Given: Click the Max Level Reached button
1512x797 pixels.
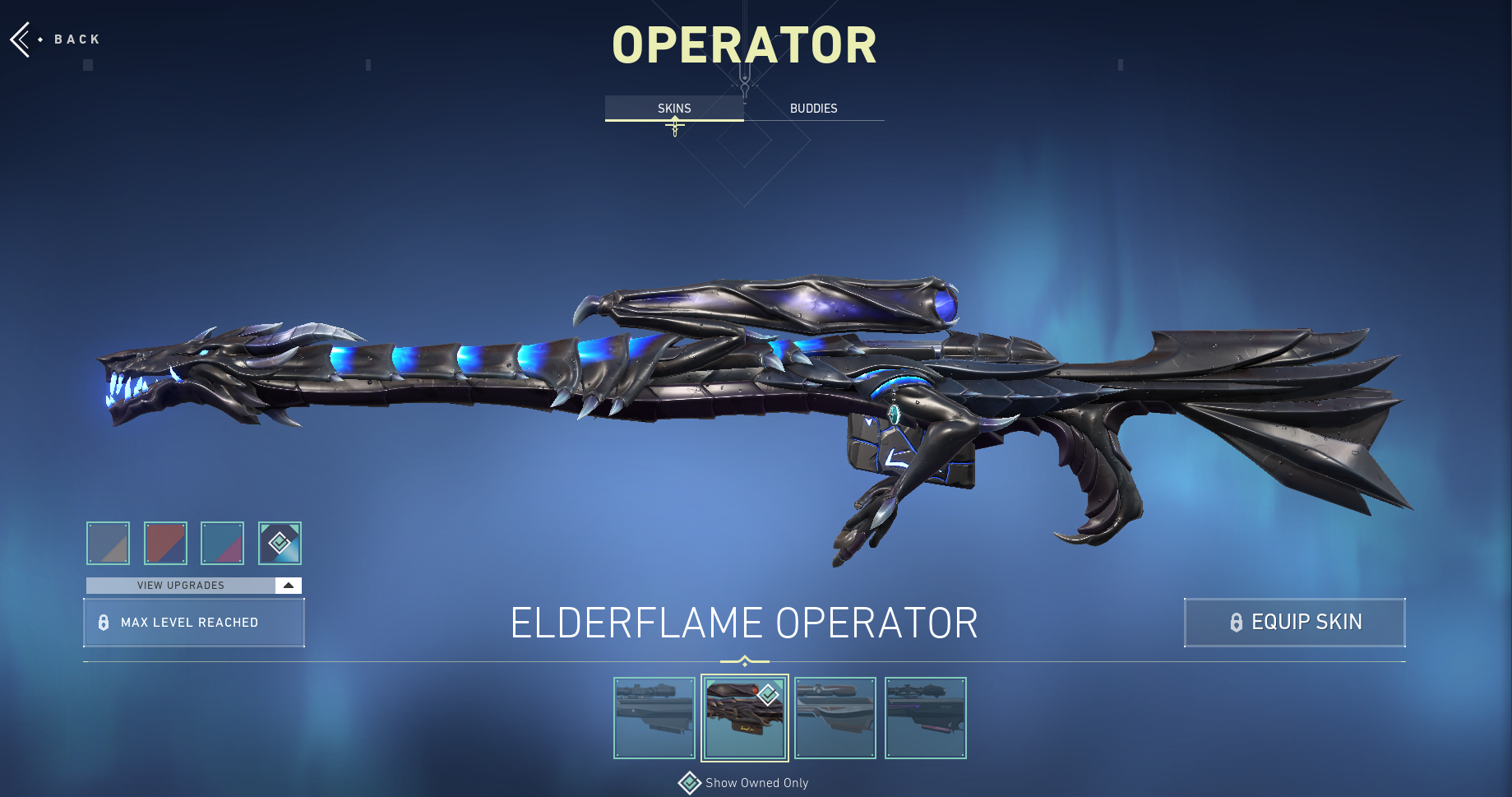Looking at the screenshot, I should pos(193,623).
